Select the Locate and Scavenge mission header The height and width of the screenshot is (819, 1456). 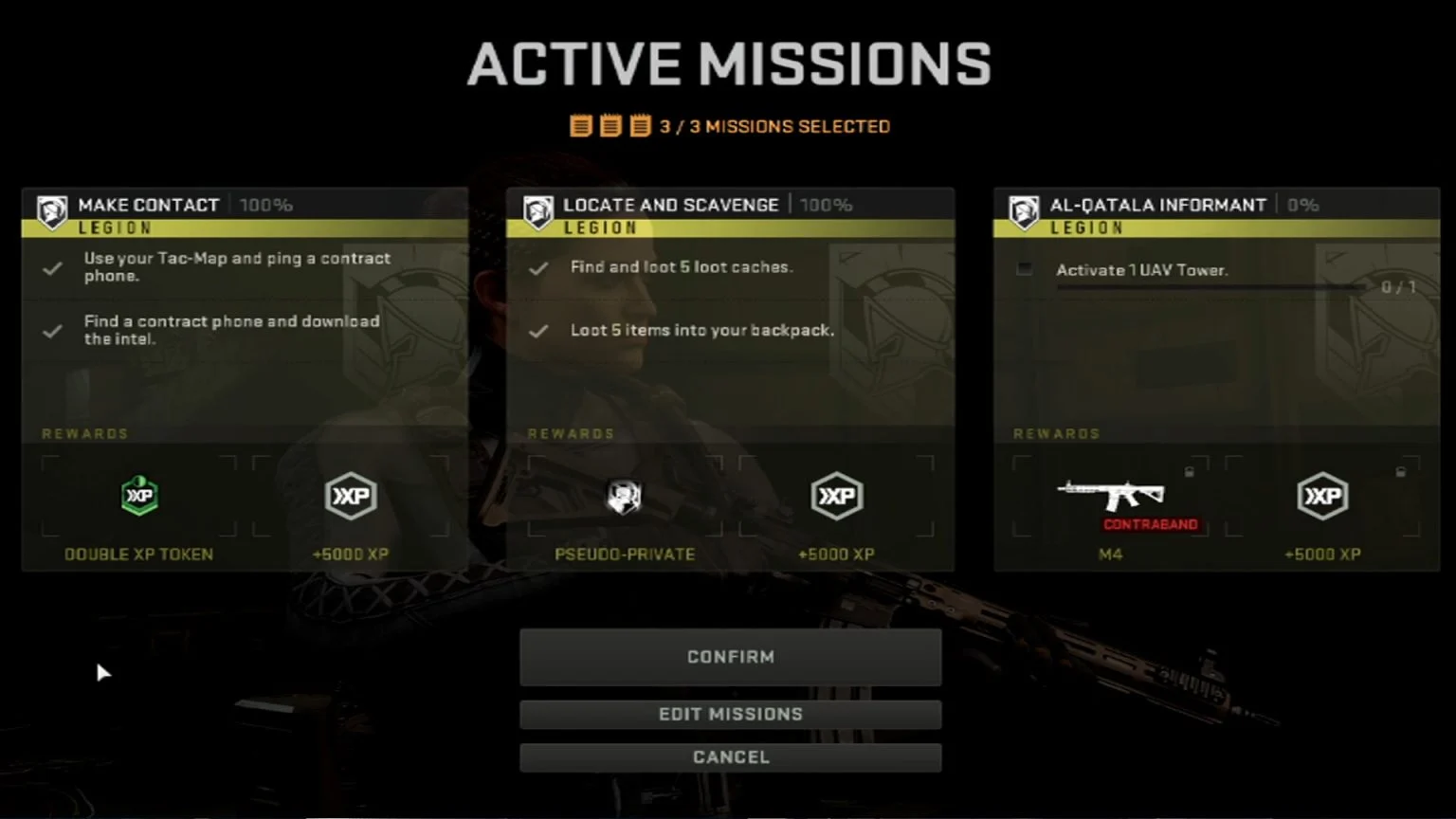coord(670,204)
